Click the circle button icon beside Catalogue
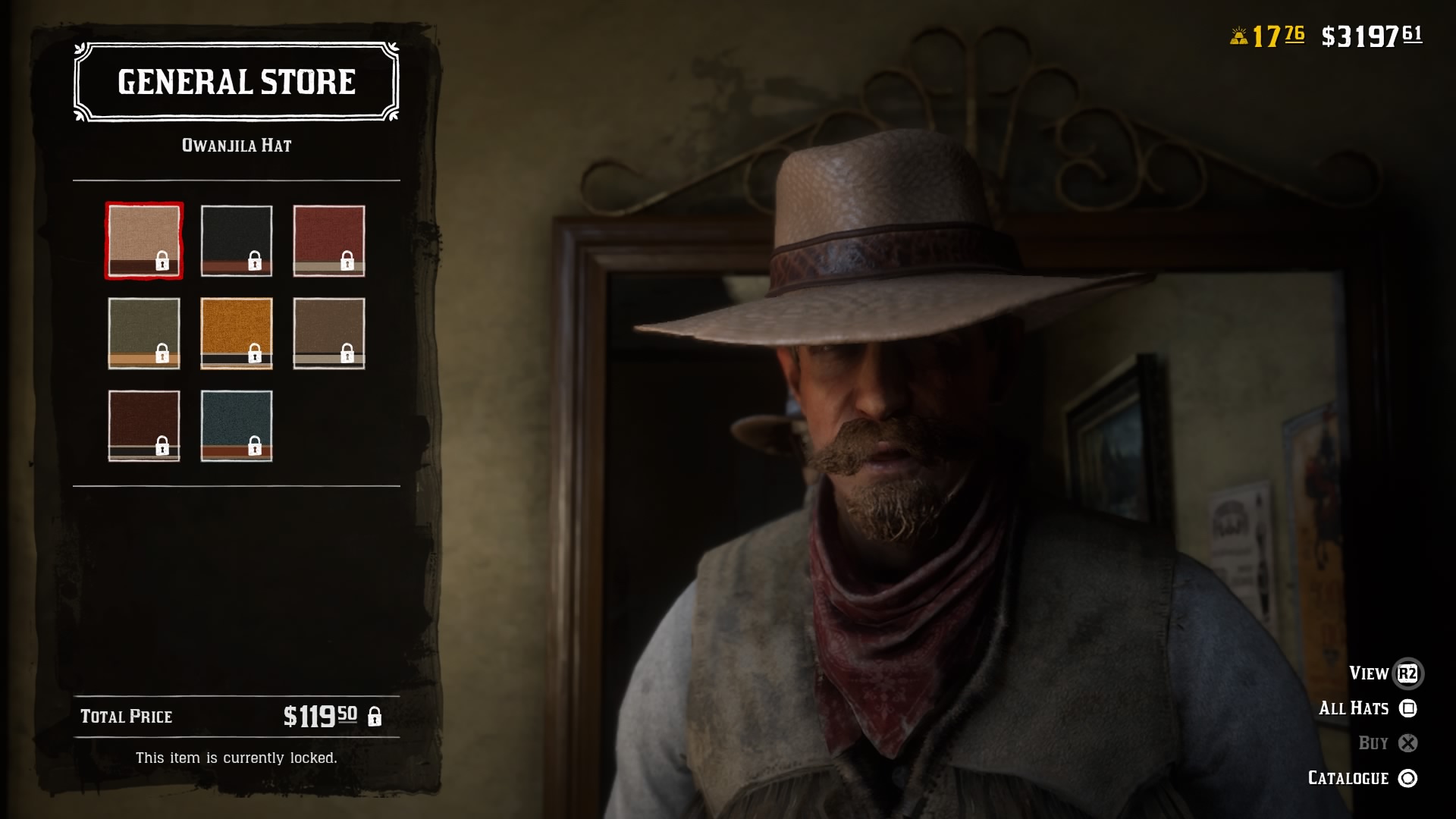The image size is (1456, 819). [1407, 777]
